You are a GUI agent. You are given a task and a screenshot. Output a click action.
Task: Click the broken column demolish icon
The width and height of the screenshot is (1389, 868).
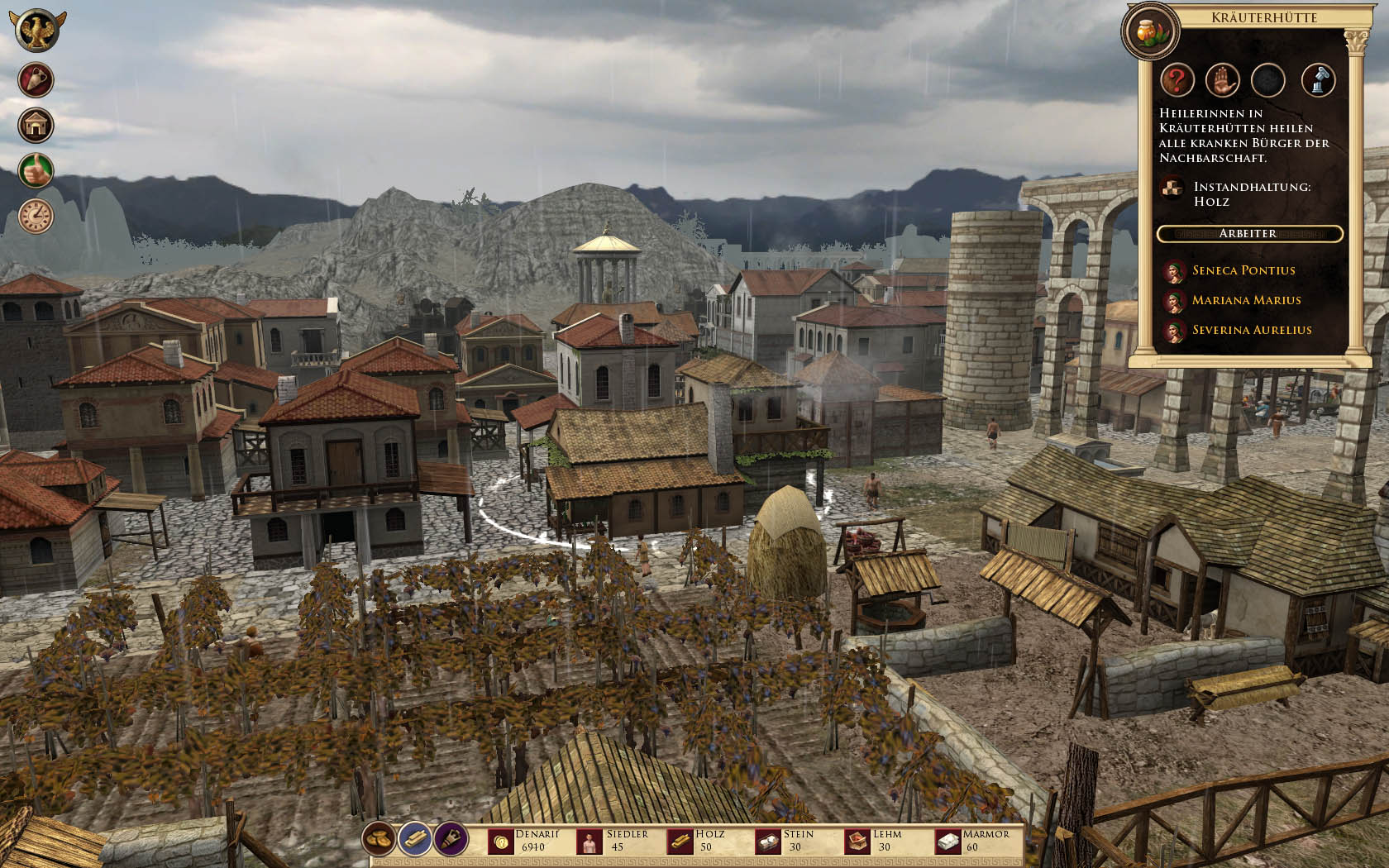point(1319,80)
